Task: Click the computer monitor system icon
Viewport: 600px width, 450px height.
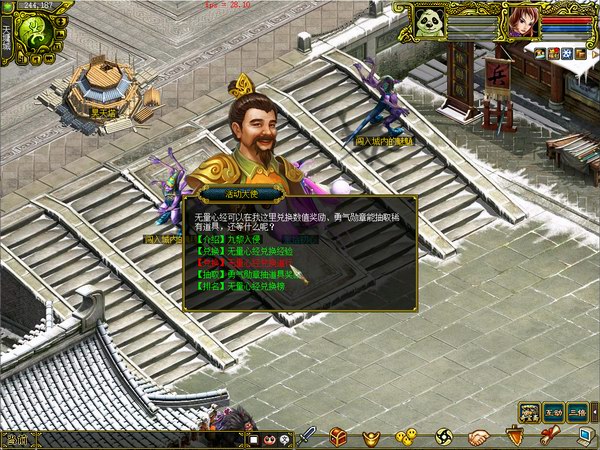Action: pos(585,435)
